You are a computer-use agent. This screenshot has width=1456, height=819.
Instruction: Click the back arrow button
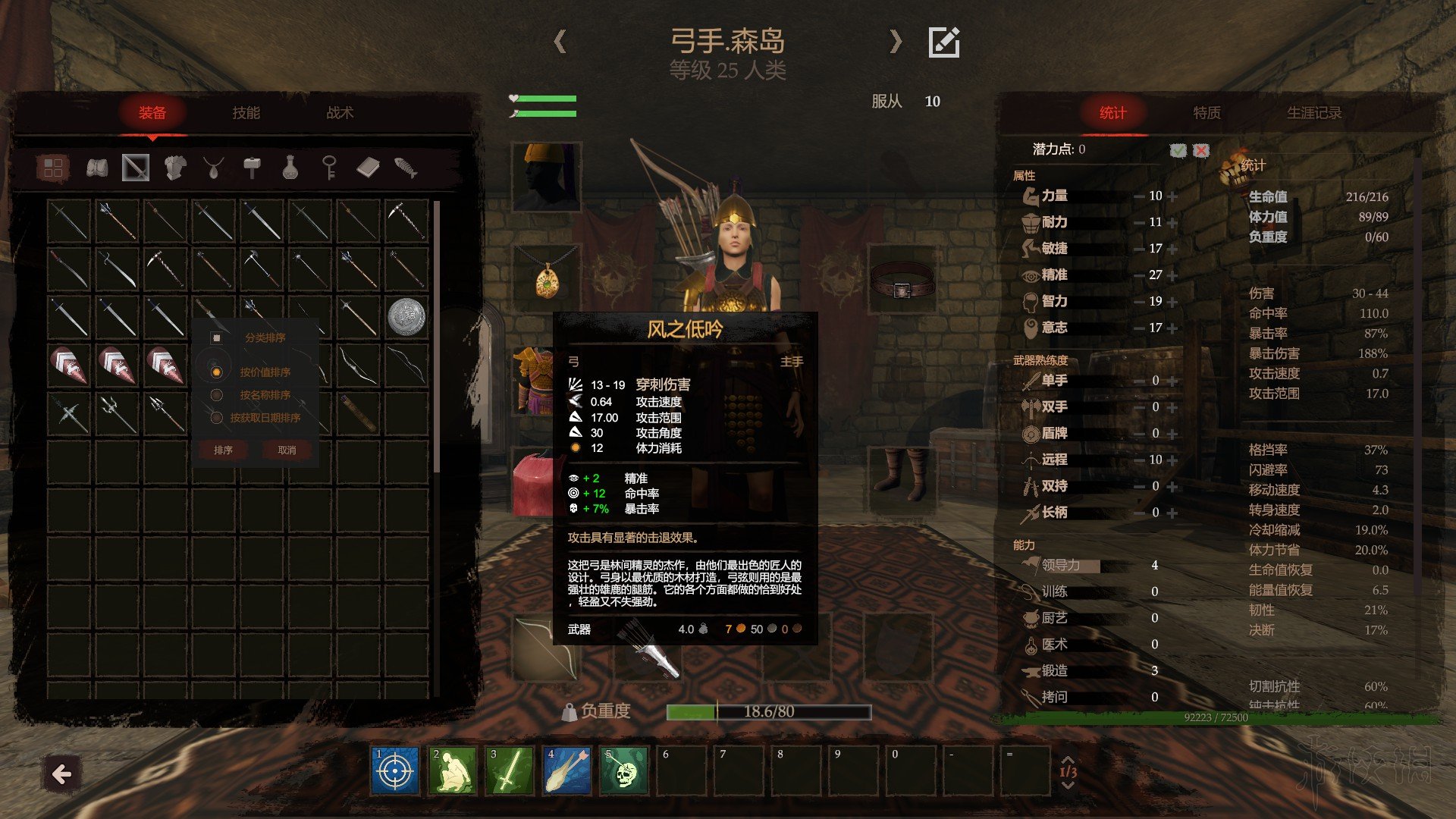pyautogui.click(x=62, y=774)
